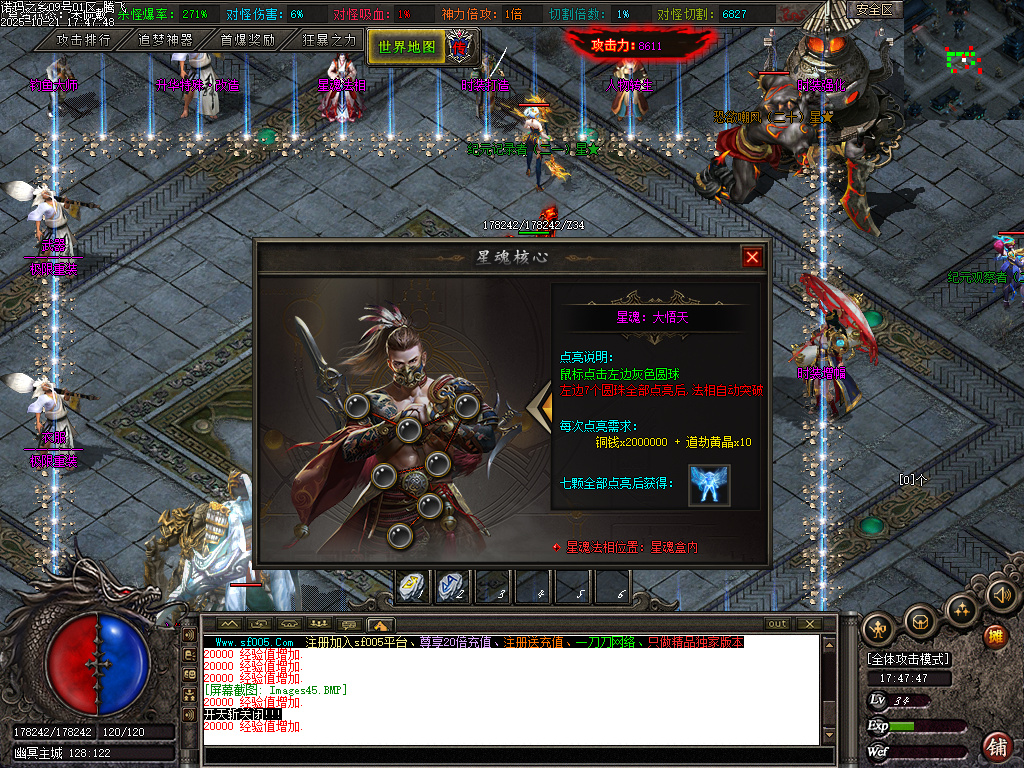The height and width of the screenshot is (768, 1024).
Task: Click the chat panel's 'out' button
Action: [x=777, y=624]
